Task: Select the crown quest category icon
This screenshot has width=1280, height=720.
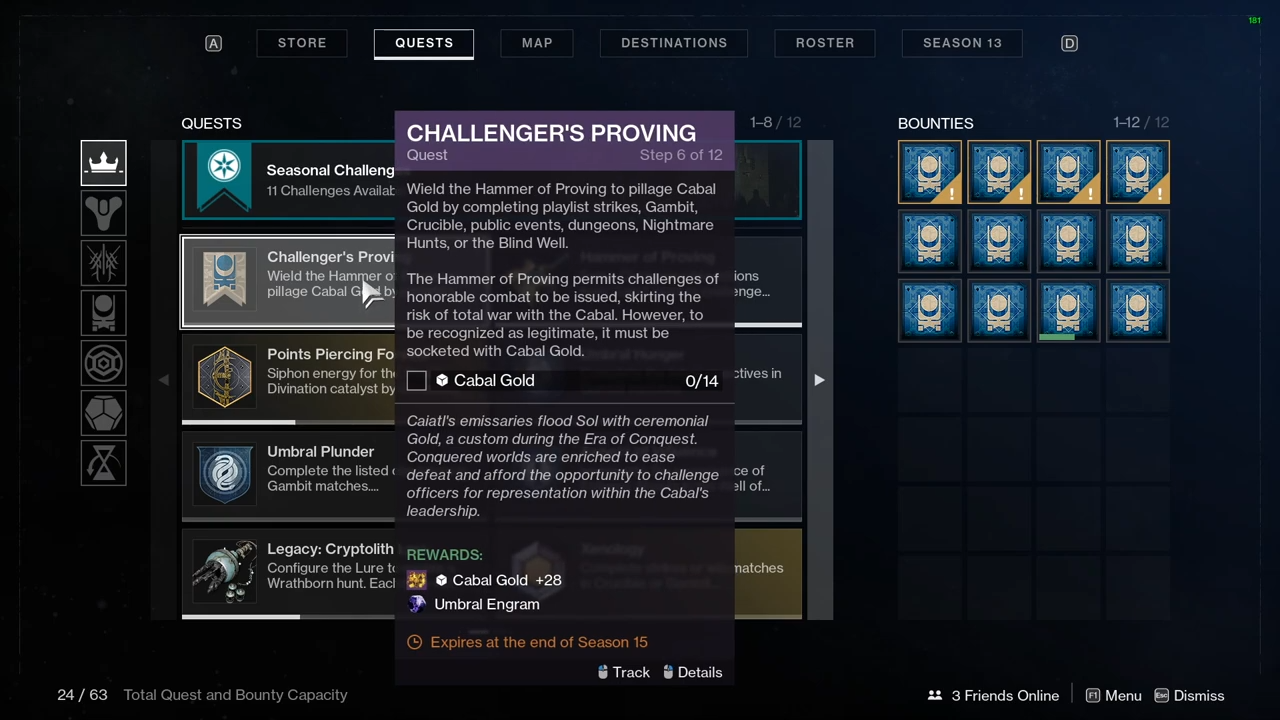Action: [104, 164]
